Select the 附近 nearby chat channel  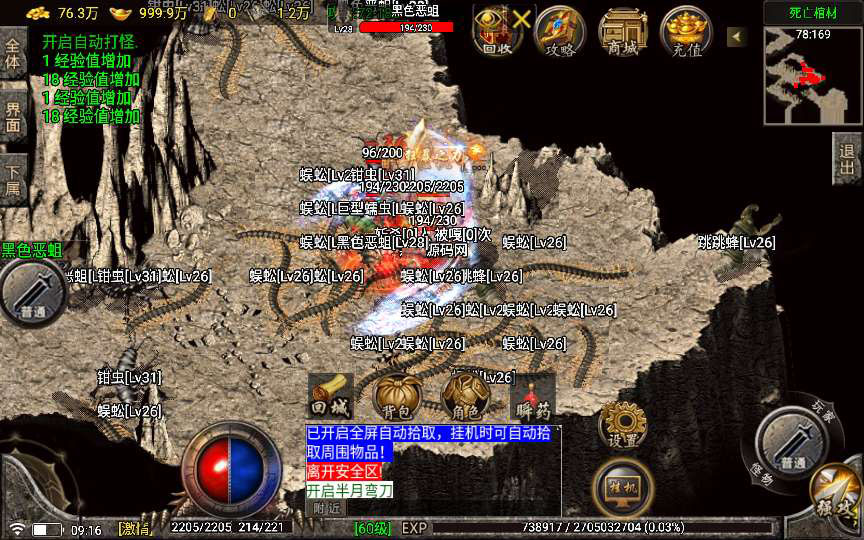tap(326, 508)
